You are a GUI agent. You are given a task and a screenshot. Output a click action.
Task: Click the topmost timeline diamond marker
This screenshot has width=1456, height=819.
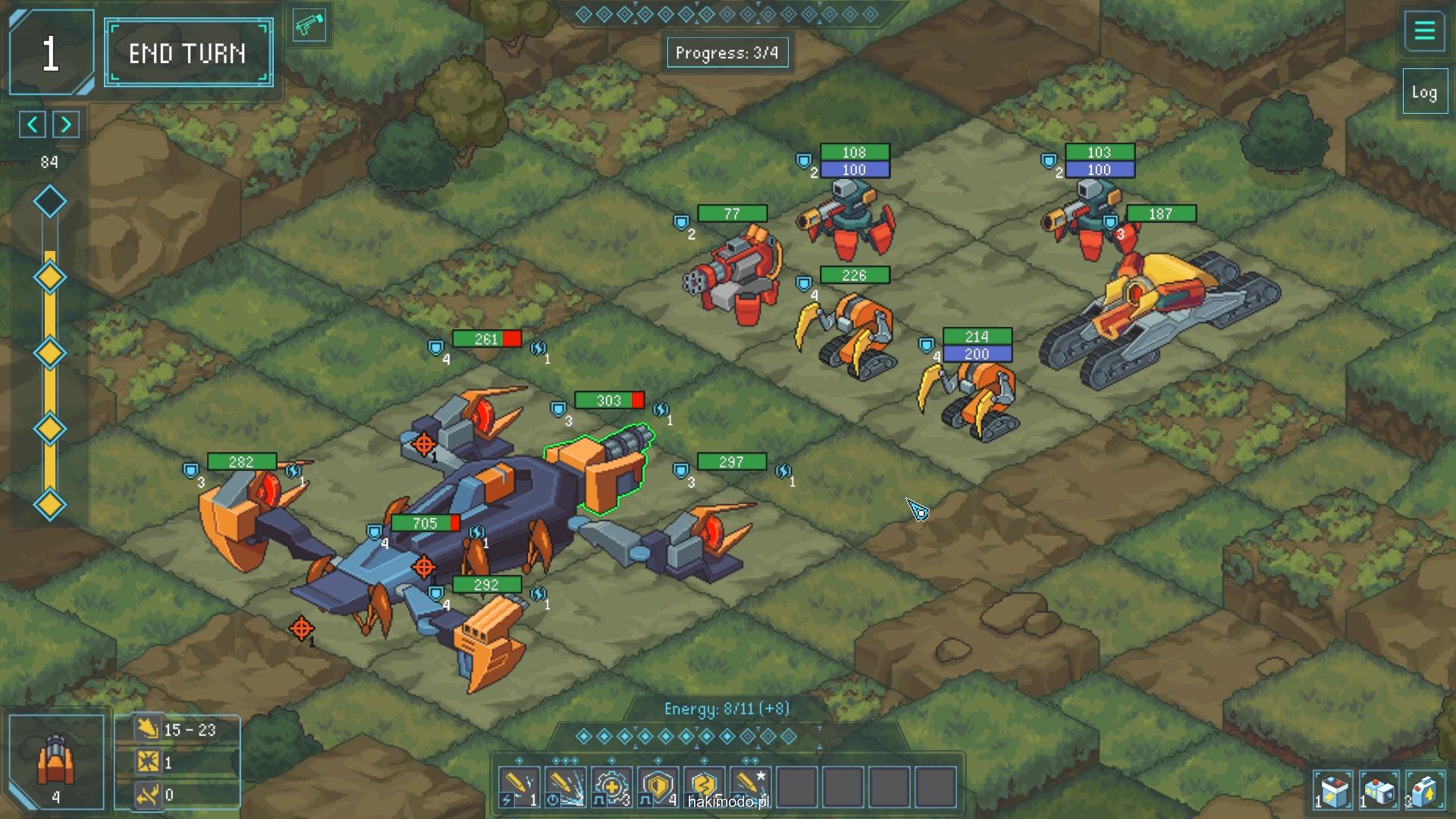(x=50, y=202)
